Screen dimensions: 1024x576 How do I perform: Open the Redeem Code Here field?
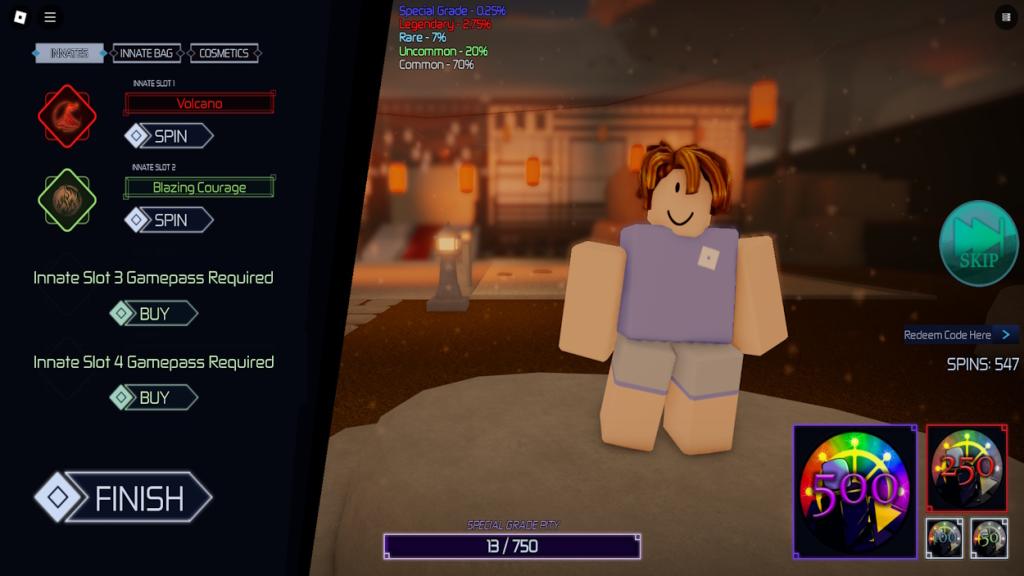pyautogui.click(x=960, y=335)
